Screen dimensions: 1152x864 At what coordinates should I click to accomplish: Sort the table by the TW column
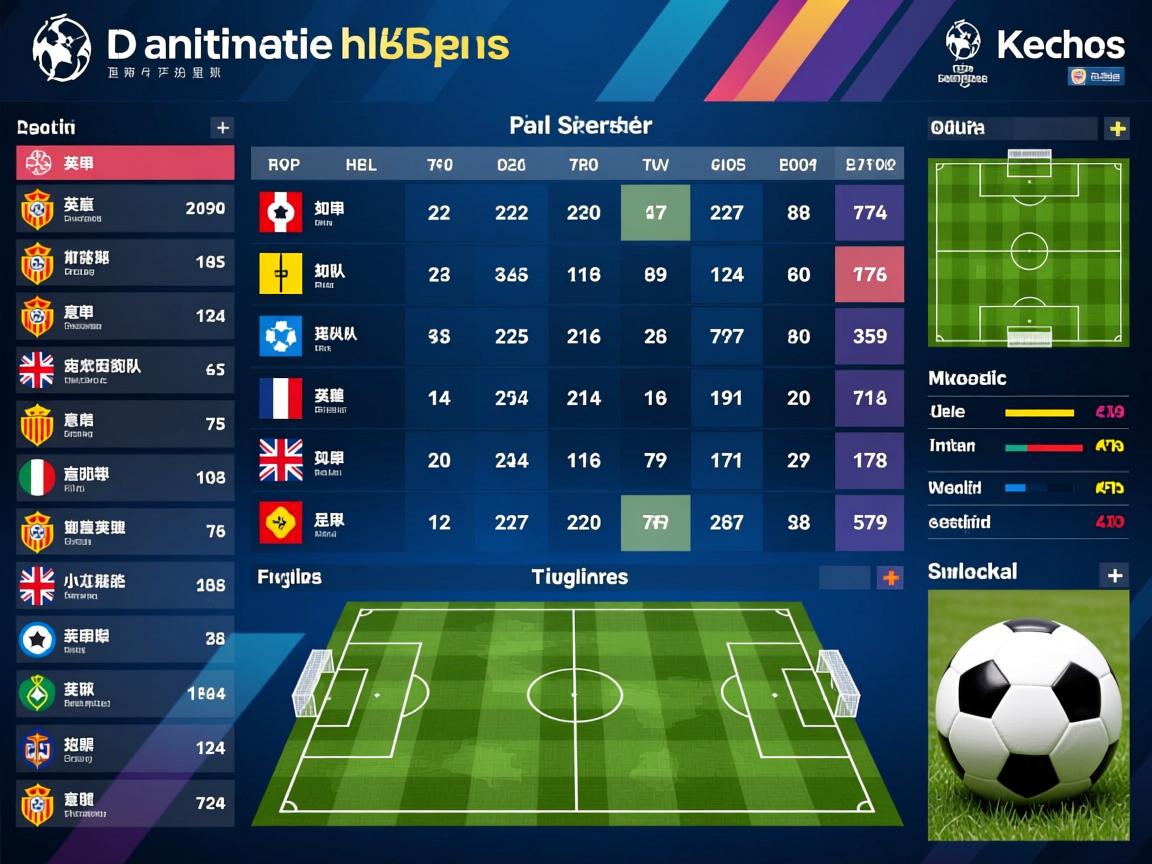tap(655, 164)
